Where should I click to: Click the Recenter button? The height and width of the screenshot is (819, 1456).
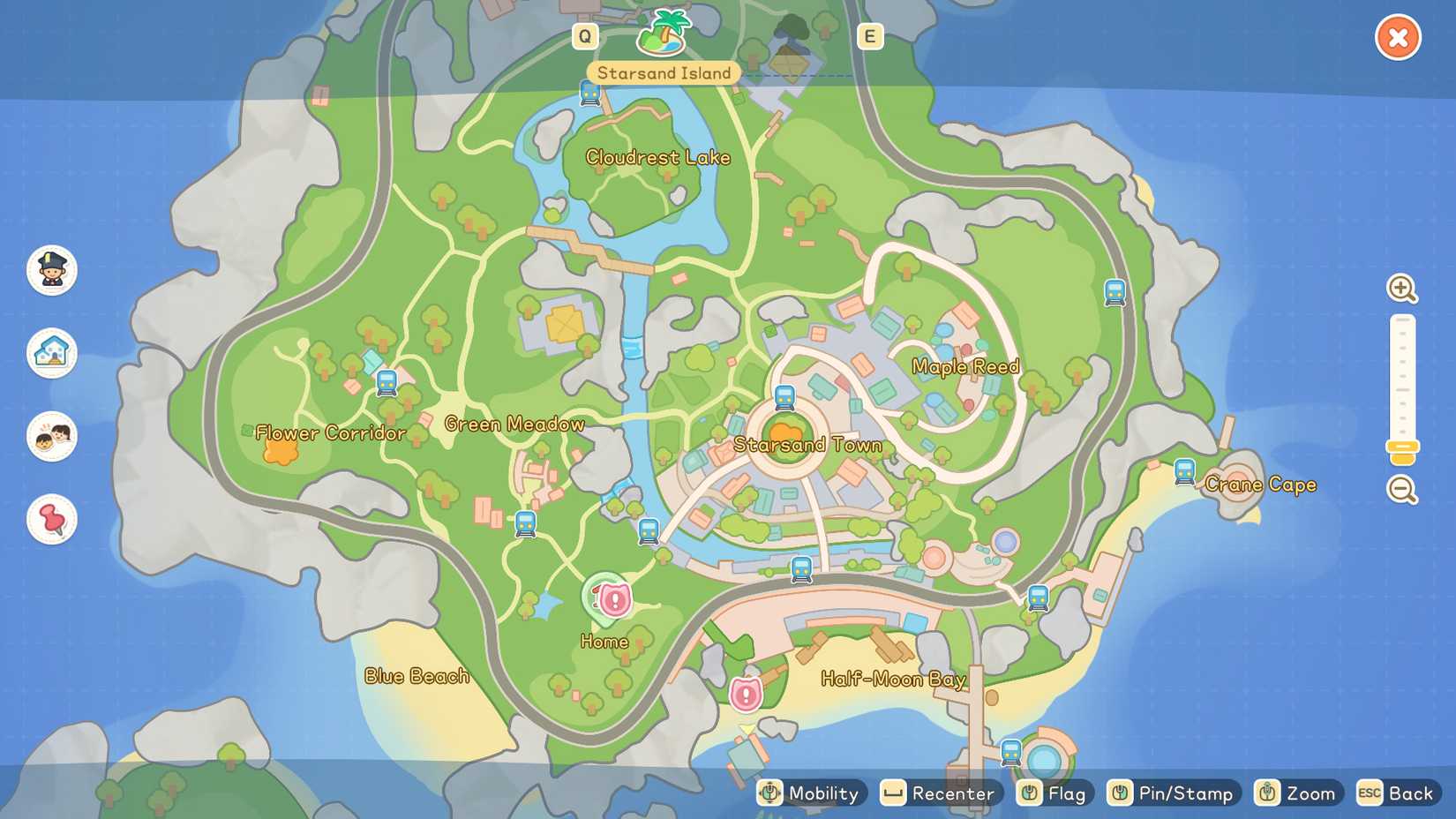click(940, 793)
